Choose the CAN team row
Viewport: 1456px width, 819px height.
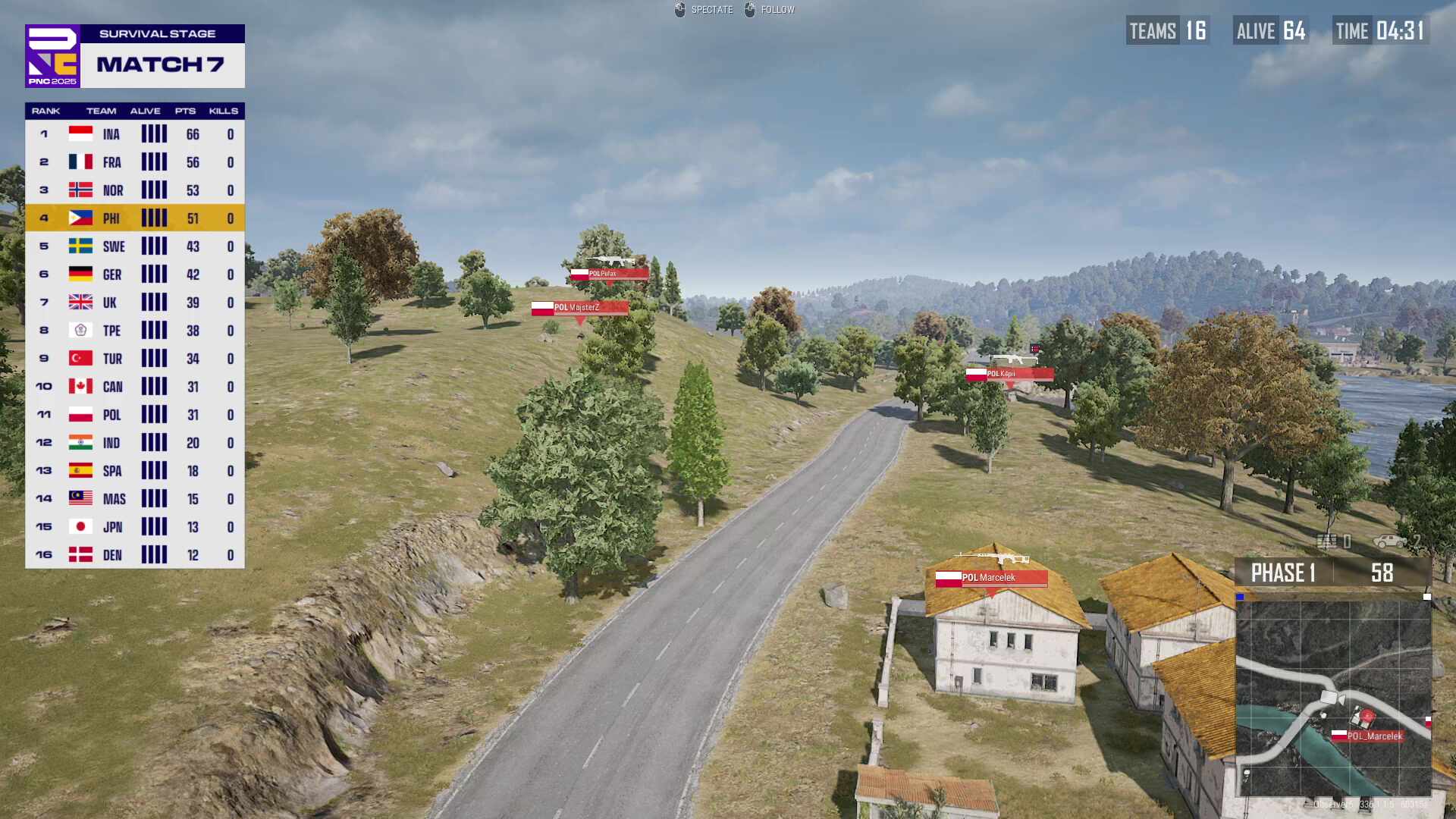[x=135, y=387]
